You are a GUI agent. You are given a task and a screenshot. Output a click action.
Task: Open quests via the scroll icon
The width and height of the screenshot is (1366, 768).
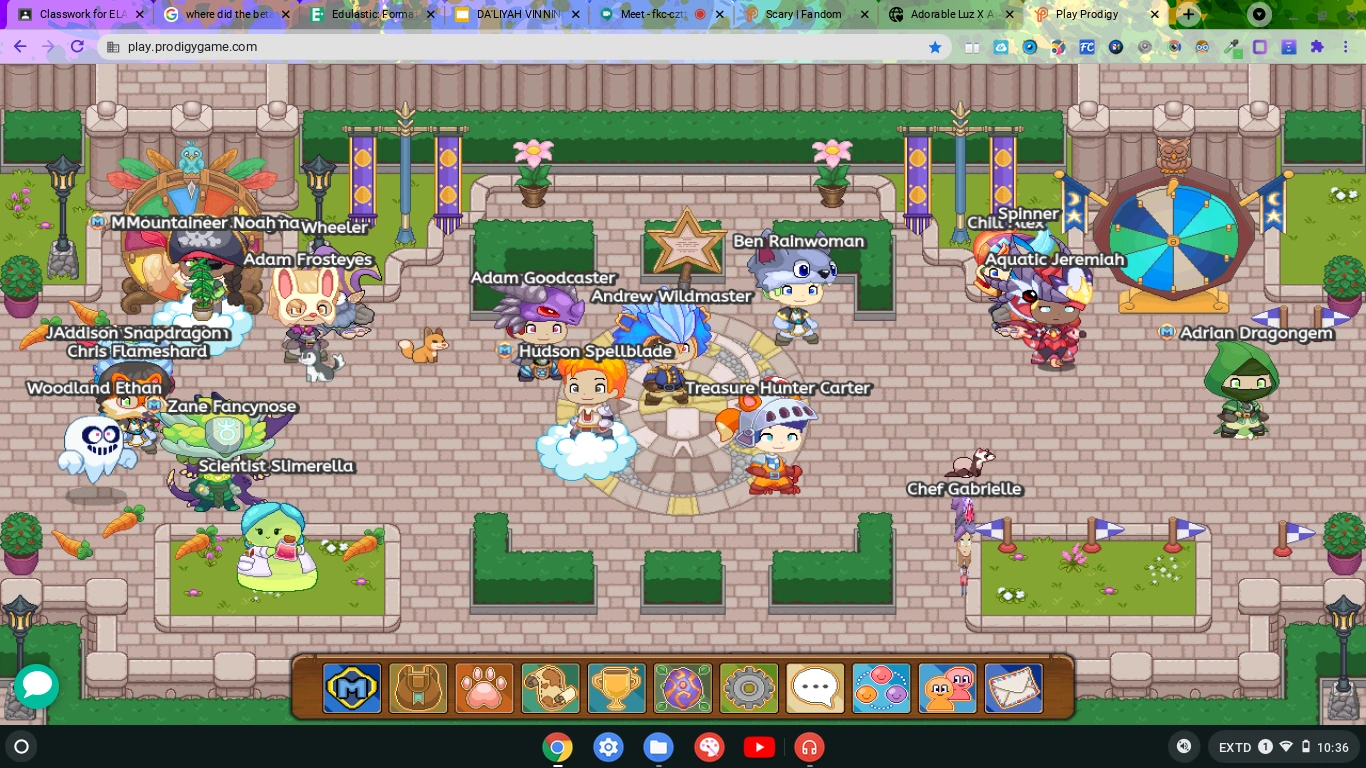(550, 687)
